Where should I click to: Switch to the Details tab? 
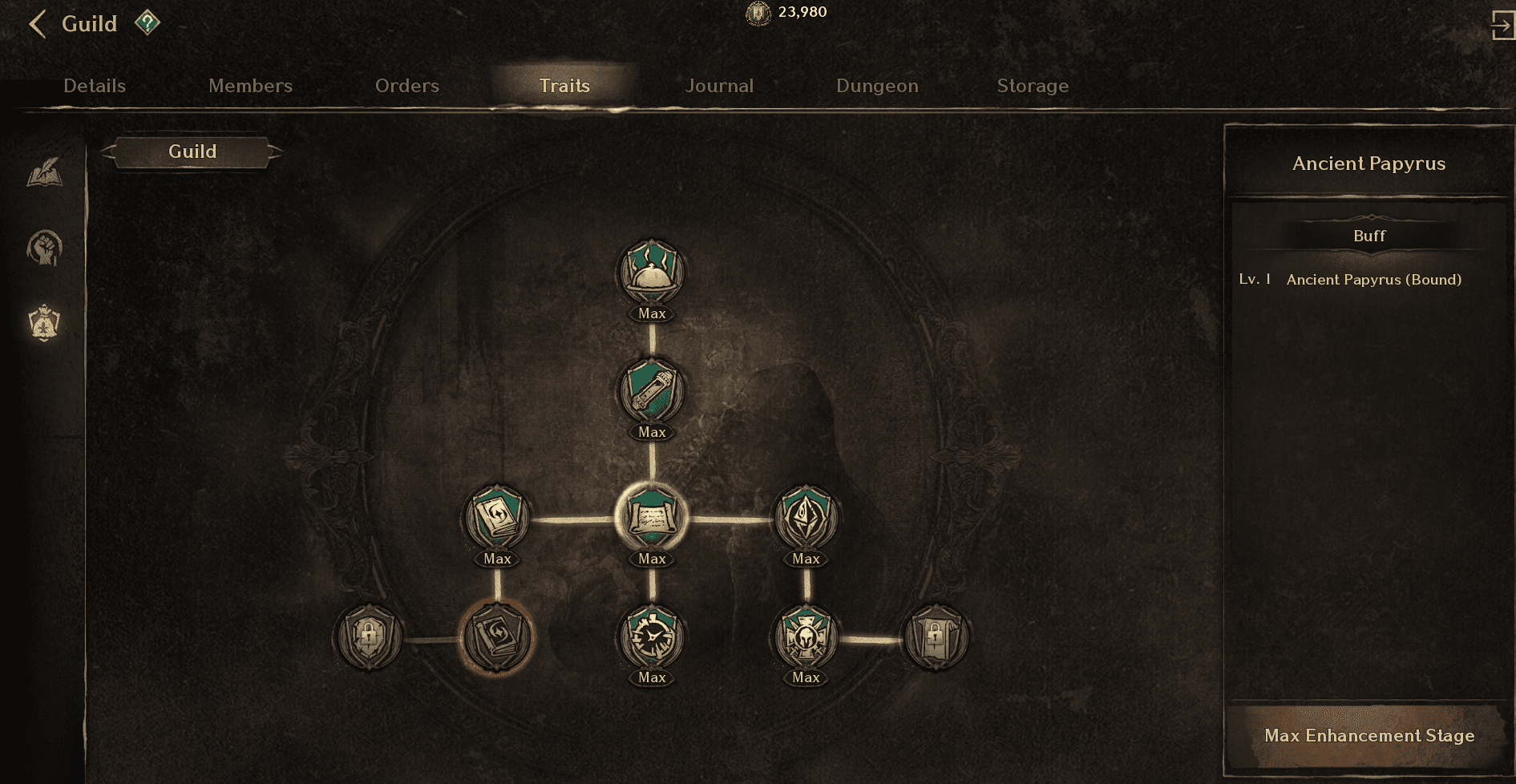95,86
